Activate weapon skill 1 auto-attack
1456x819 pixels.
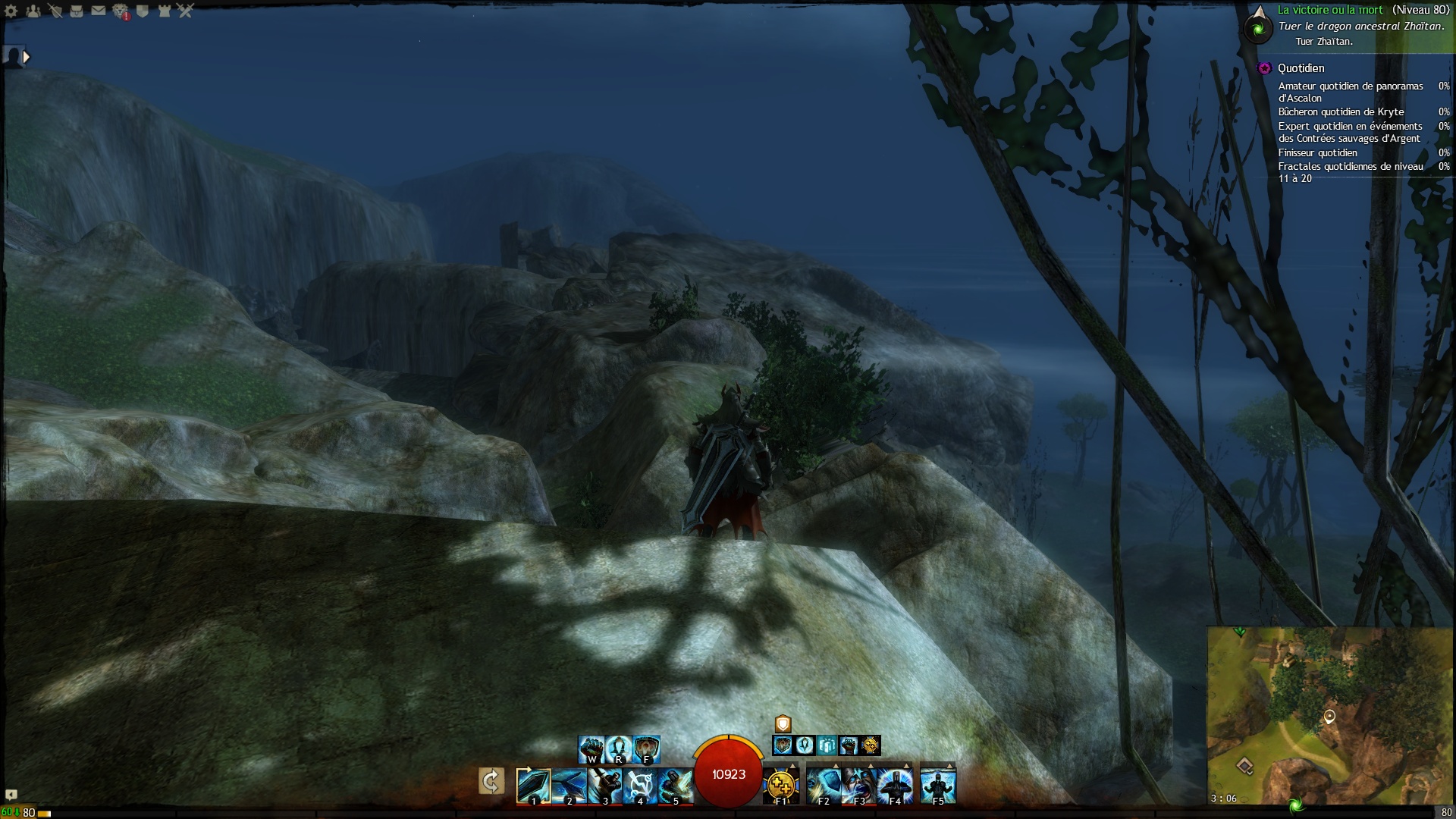[533, 786]
